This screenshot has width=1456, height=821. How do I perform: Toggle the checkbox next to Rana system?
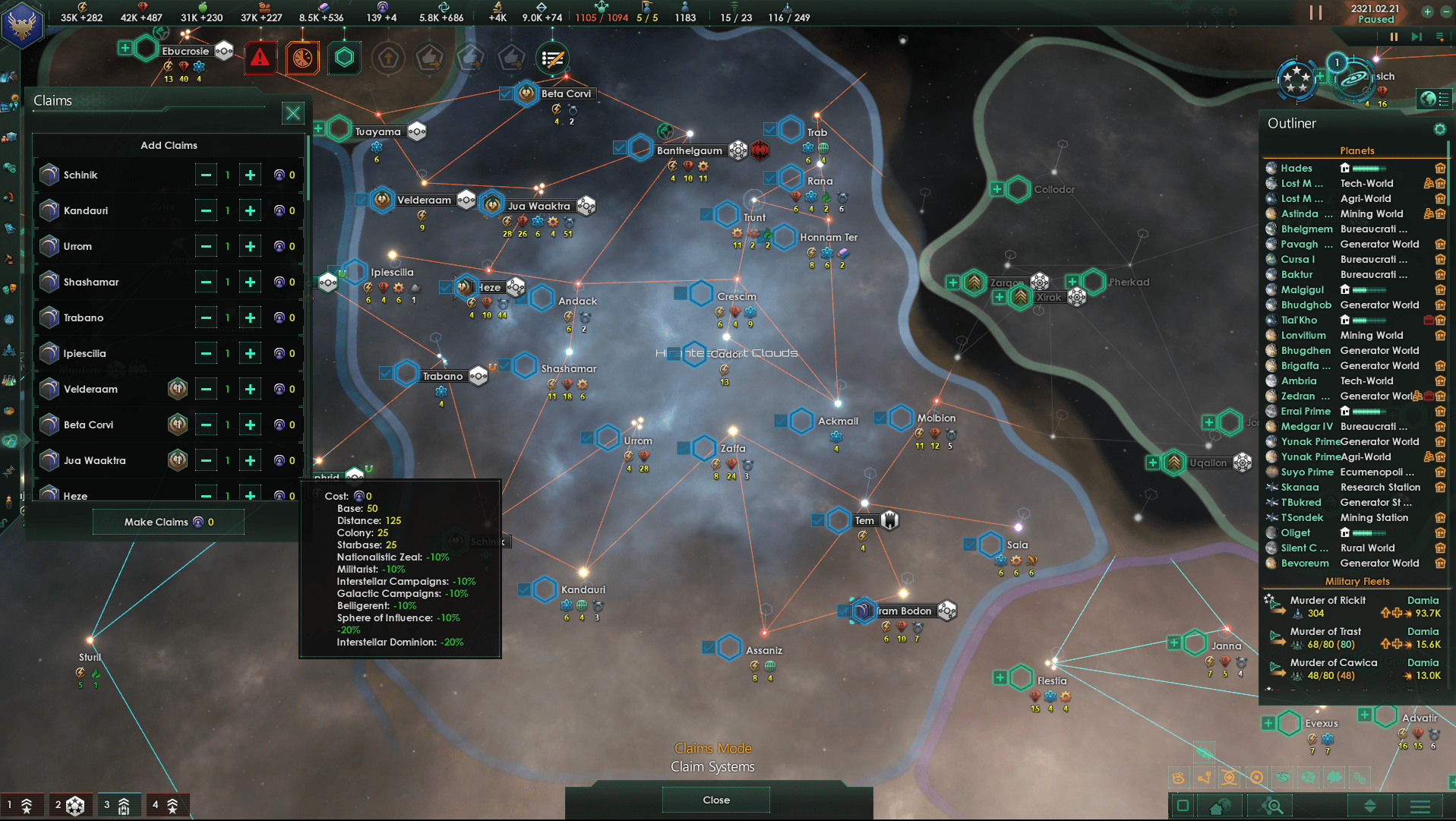tap(771, 178)
